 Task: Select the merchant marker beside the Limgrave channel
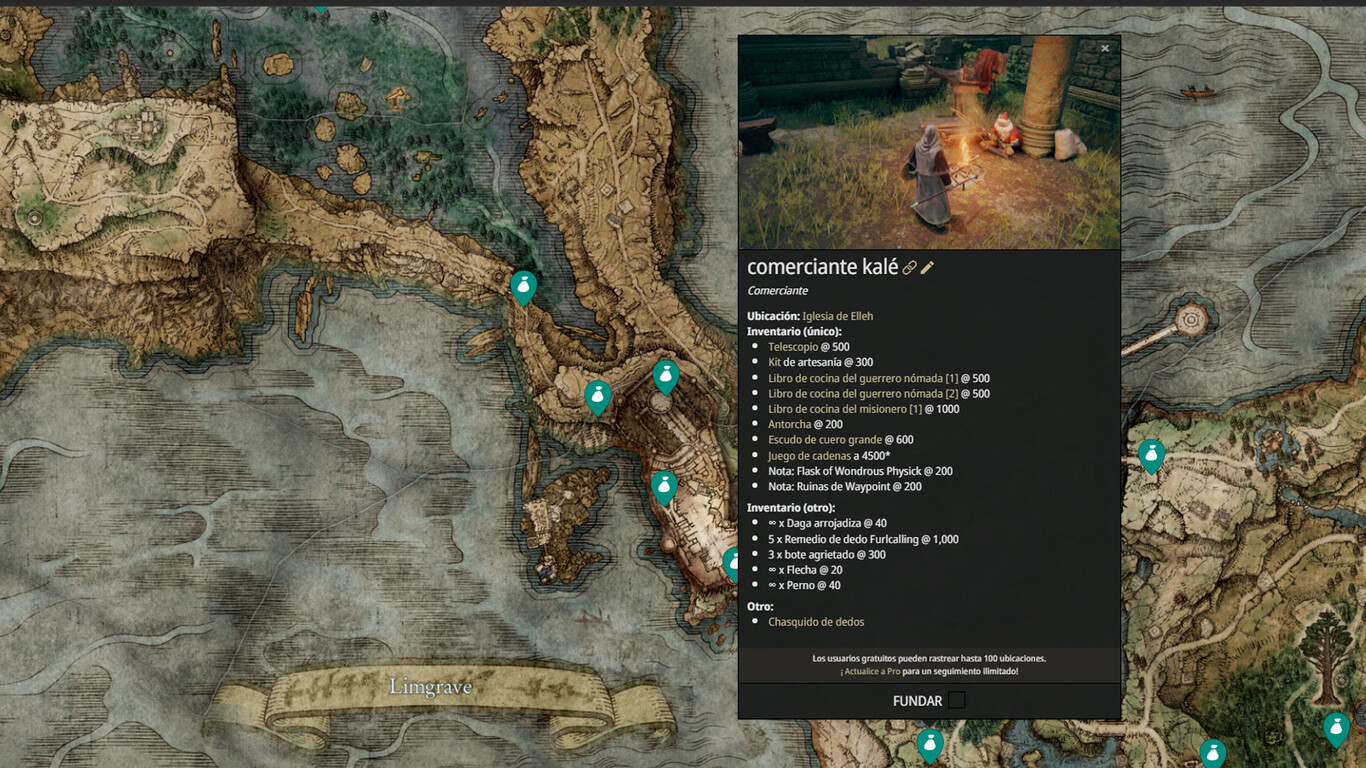[x=523, y=287]
